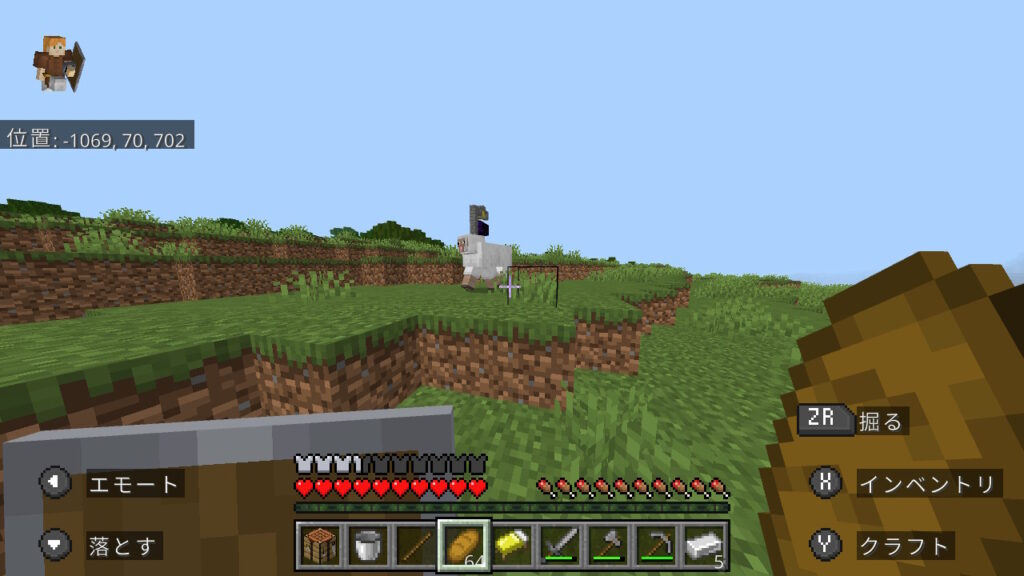Viewport: 1024px width, 576px height.
Task: Choose the stick hotbar slot
Action: (x=414, y=546)
